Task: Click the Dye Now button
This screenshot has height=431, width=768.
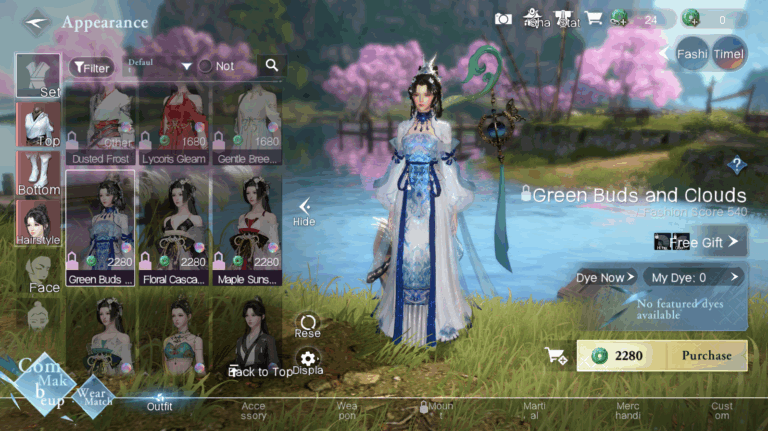Action: click(605, 277)
